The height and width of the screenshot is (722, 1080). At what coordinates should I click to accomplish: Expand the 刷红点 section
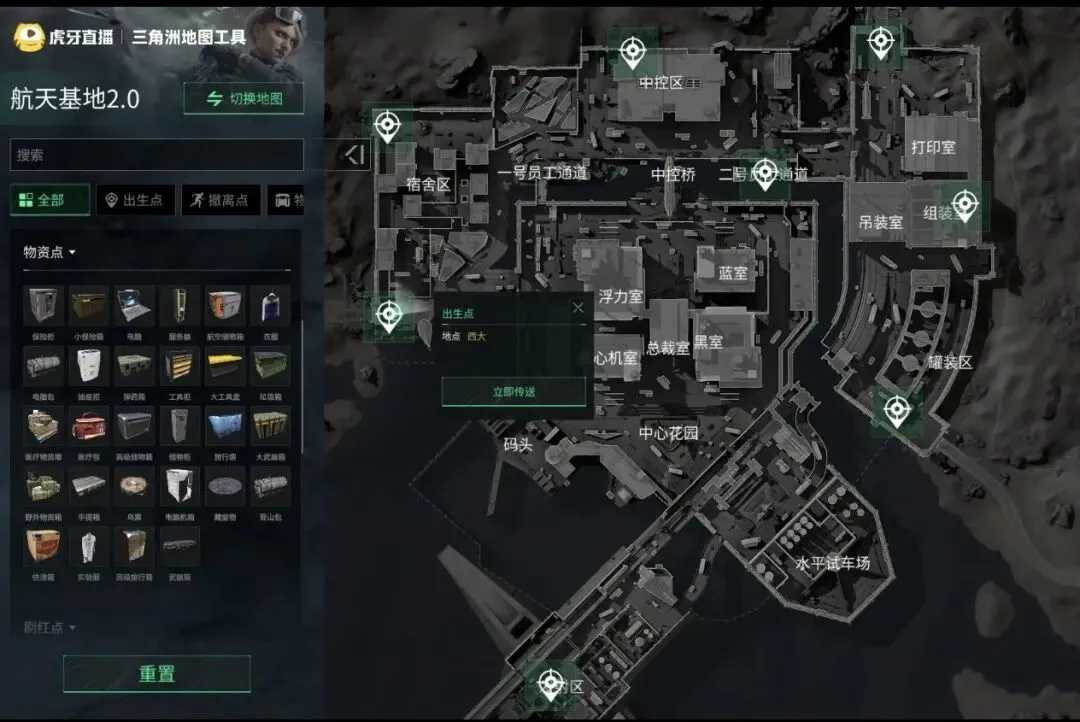pyautogui.click(x=50, y=628)
